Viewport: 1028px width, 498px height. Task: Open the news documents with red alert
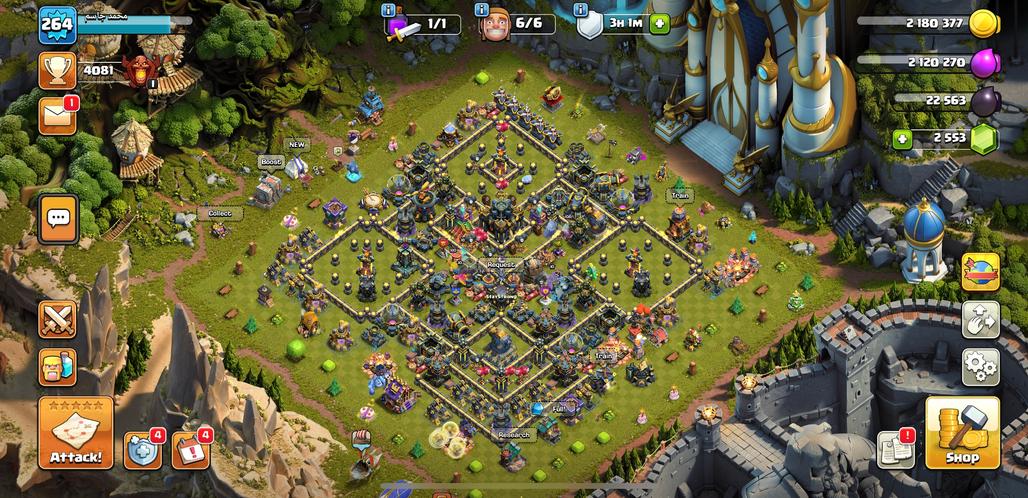click(895, 450)
